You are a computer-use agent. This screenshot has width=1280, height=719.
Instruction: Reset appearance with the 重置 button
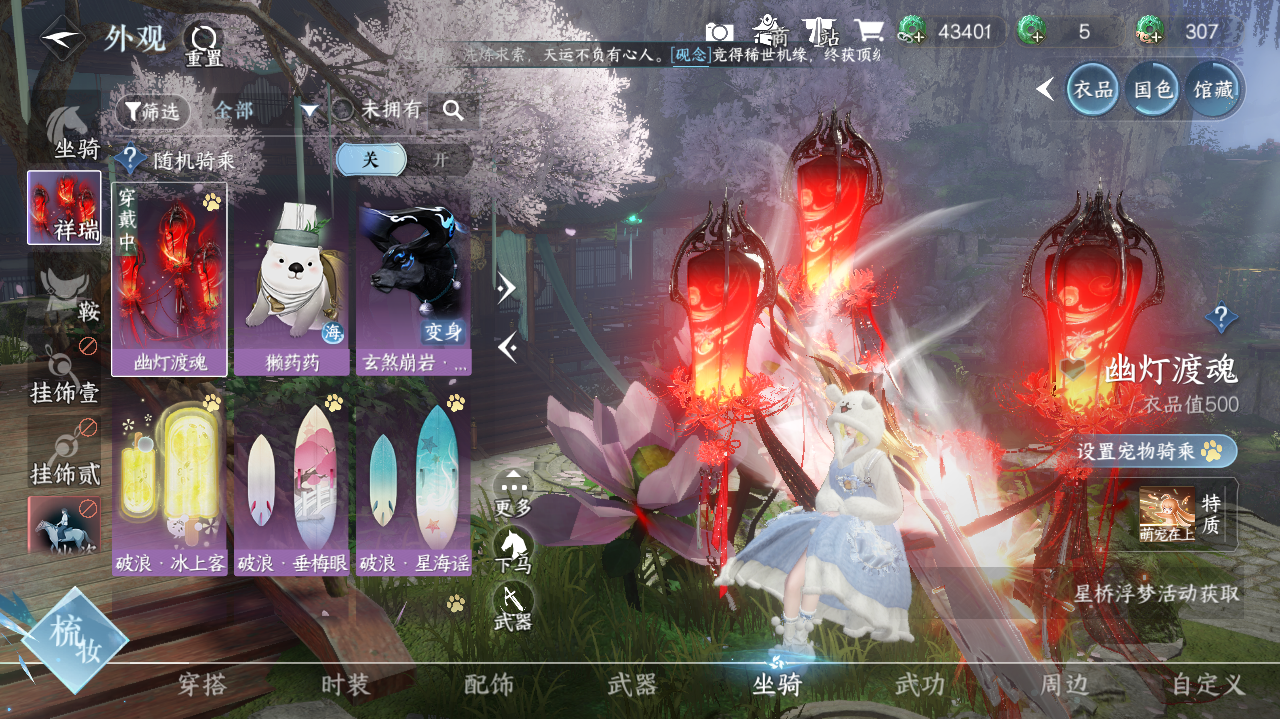point(202,44)
